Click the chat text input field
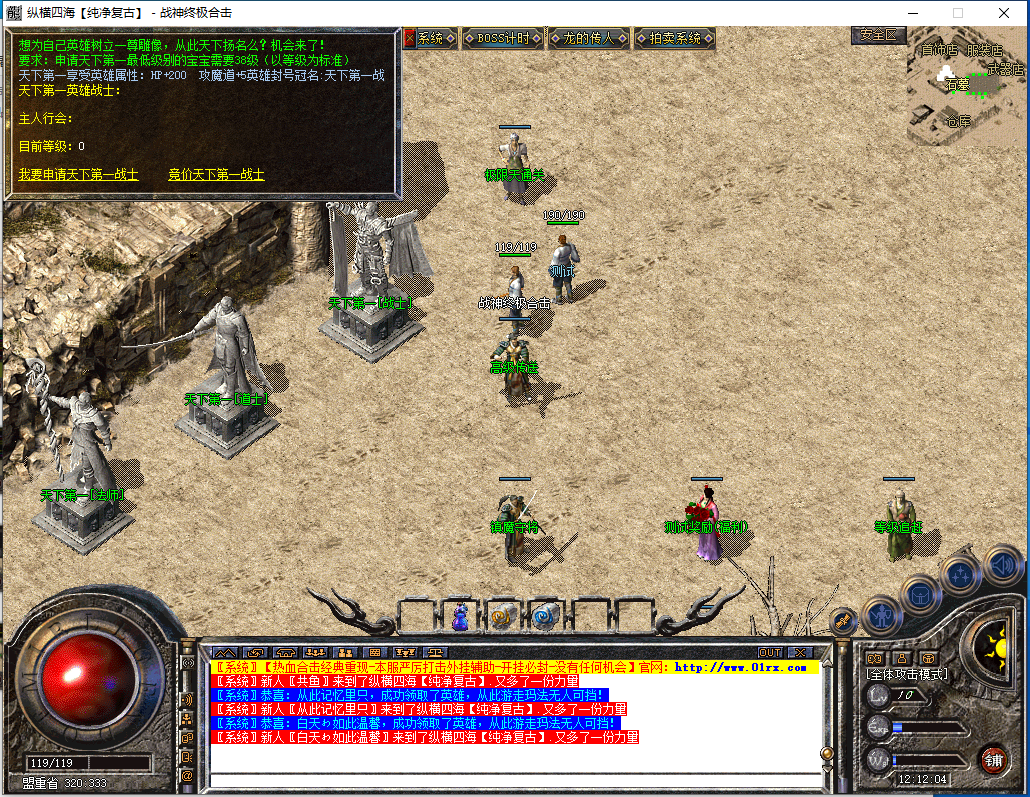The width and height of the screenshot is (1030, 797). coord(513,781)
